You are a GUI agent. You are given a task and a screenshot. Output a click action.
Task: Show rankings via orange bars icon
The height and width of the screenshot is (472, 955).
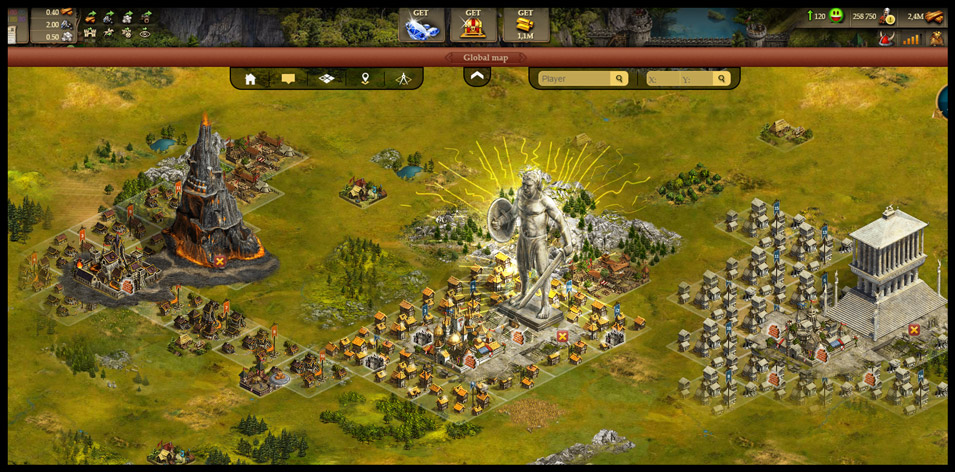(x=911, y=38)
